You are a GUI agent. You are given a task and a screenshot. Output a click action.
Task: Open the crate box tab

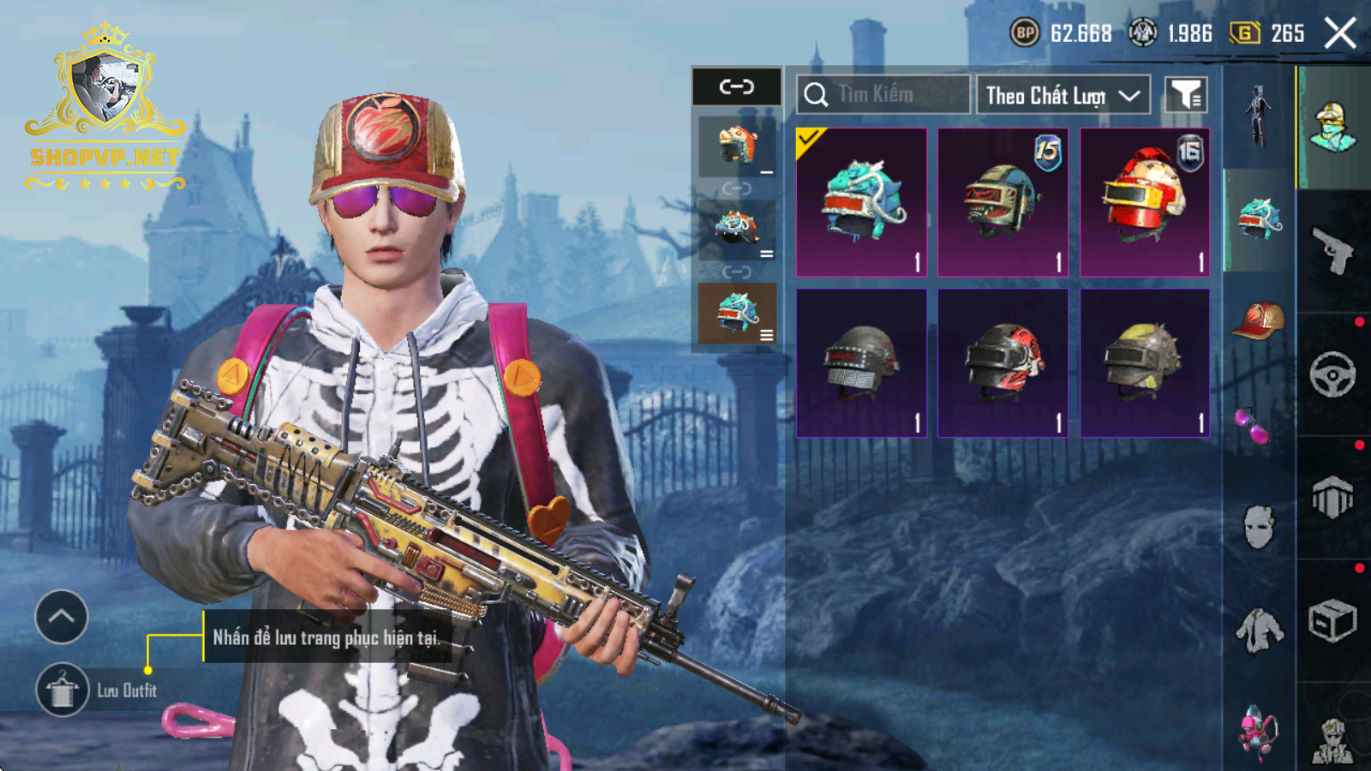[x=1333, y=621]
